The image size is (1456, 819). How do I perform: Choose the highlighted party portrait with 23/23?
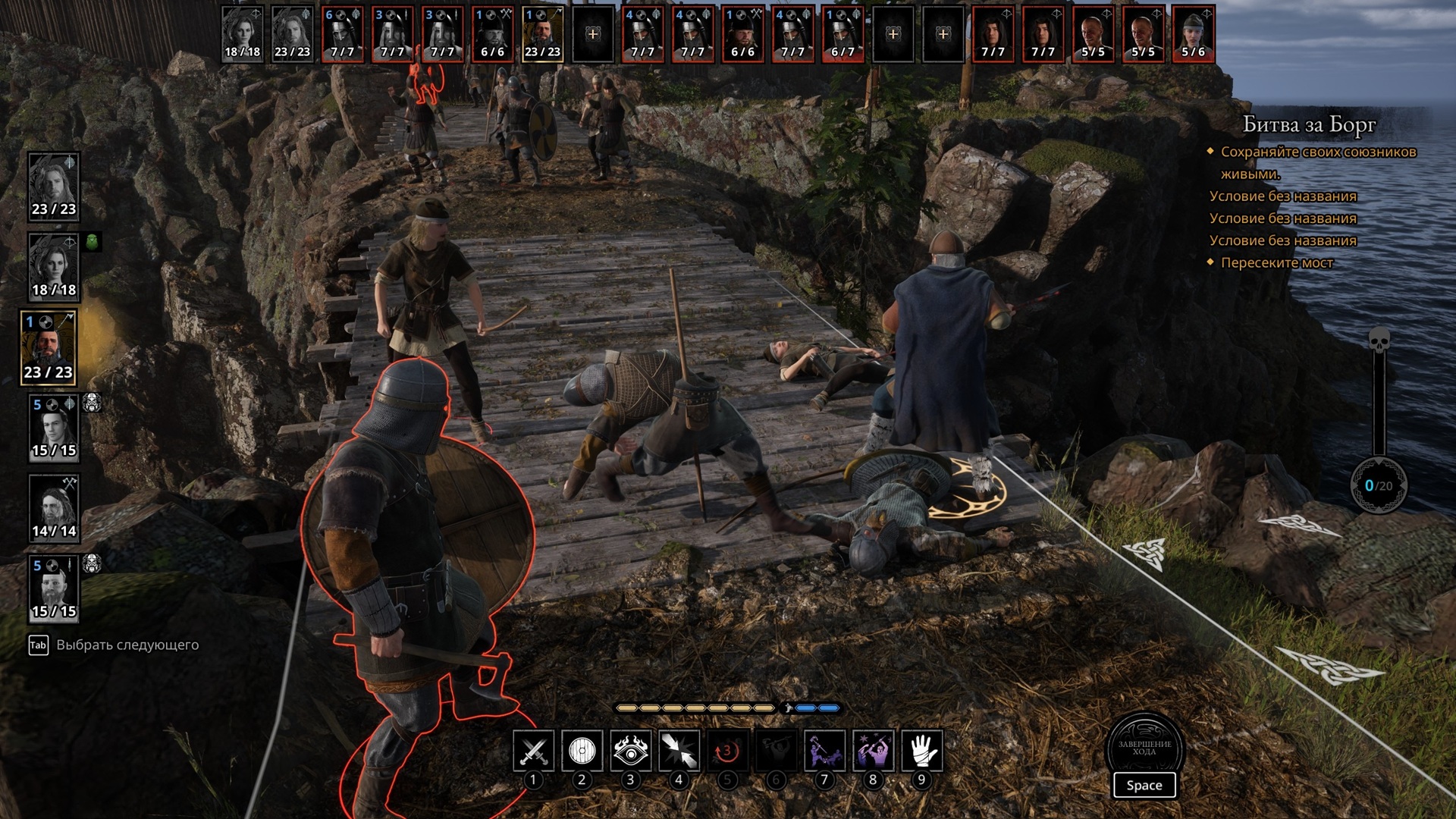click(49, 348)
